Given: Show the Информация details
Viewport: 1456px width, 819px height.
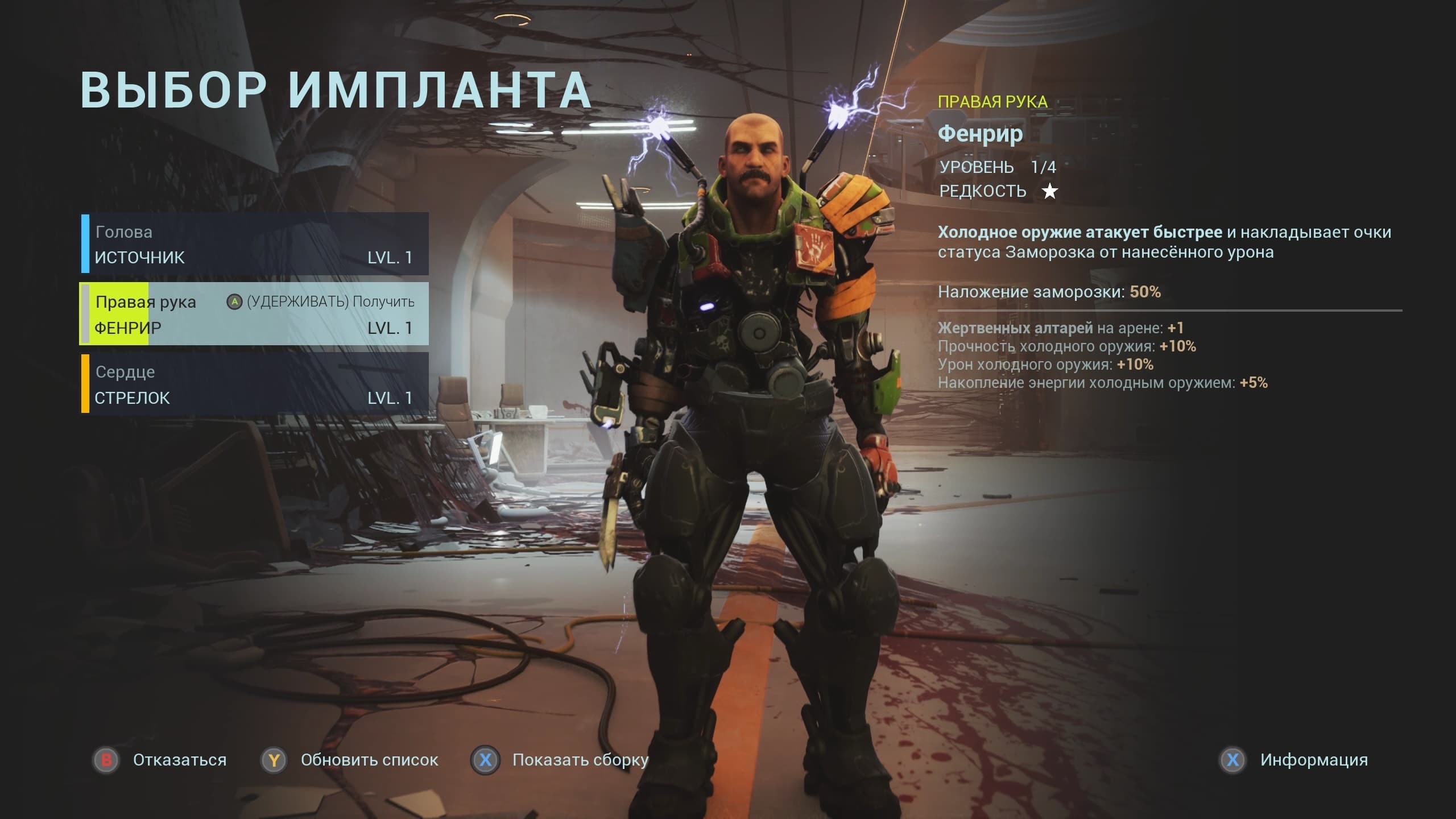Looking at the screenshot, I should point(1294,760).
